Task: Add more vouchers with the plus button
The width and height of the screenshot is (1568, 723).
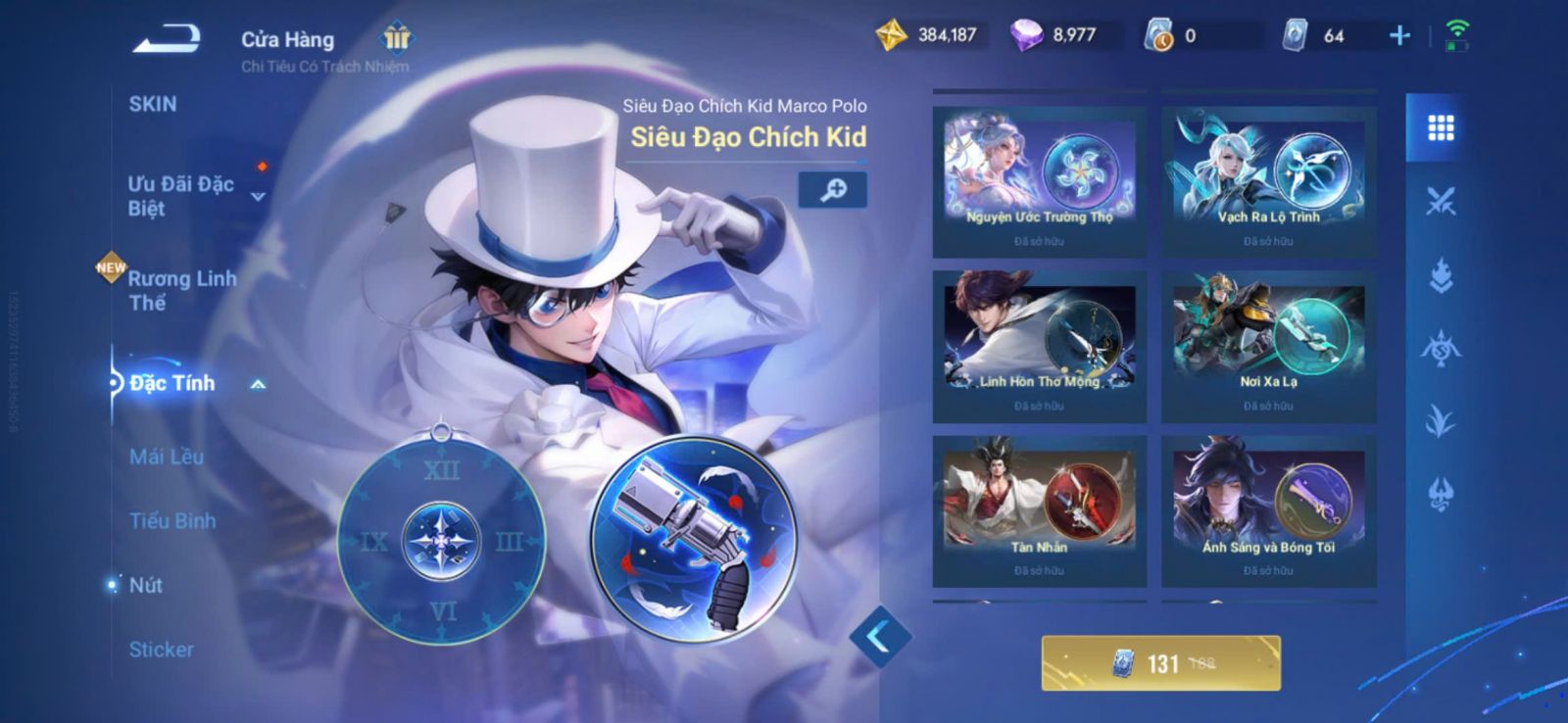Action: (1399, 36)
